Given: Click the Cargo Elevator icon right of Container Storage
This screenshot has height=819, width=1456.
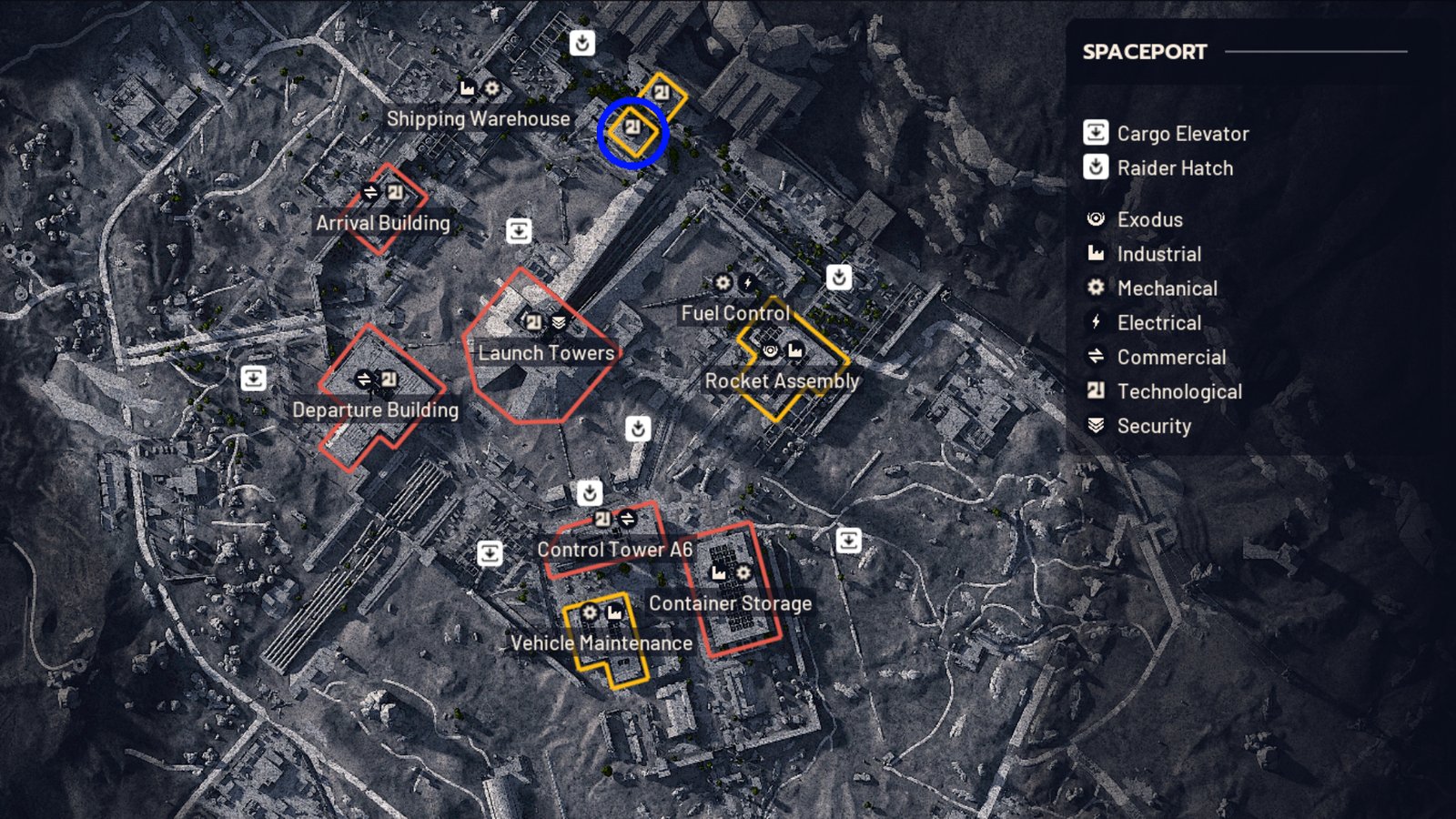Looking at the screenshot, I should (x=850, y=539).
